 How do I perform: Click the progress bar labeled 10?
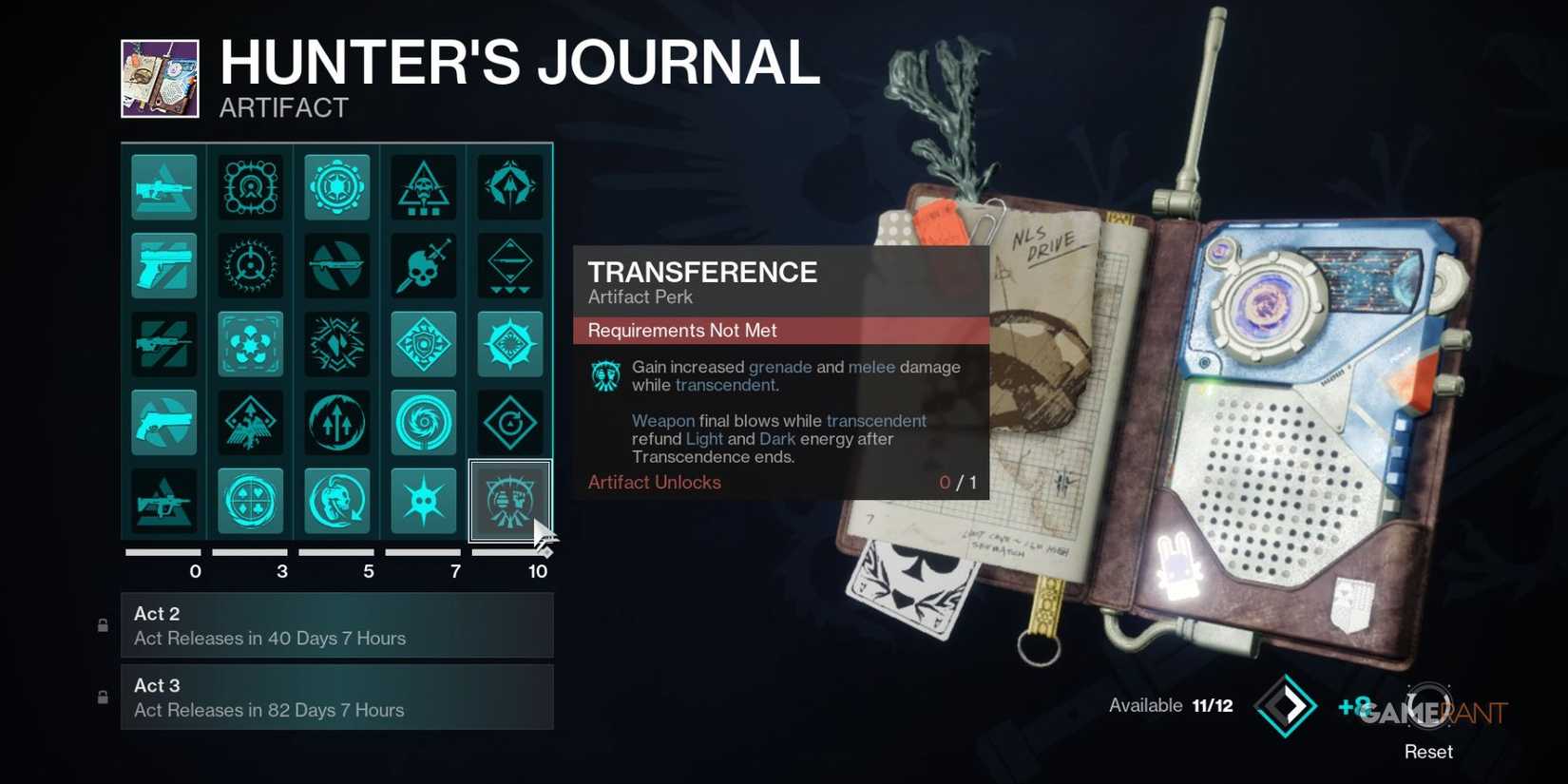(x=509, y=551)
